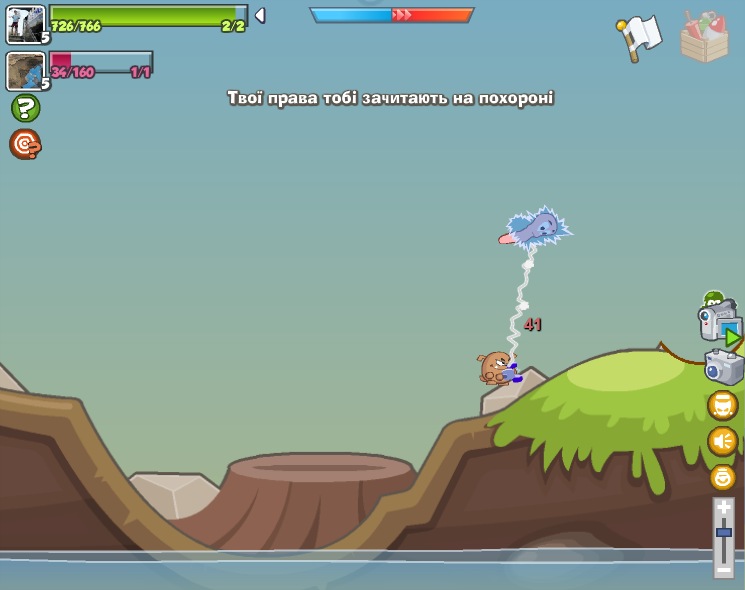
Task: Click the white surrender flag icon
Action: pos(640,38)
